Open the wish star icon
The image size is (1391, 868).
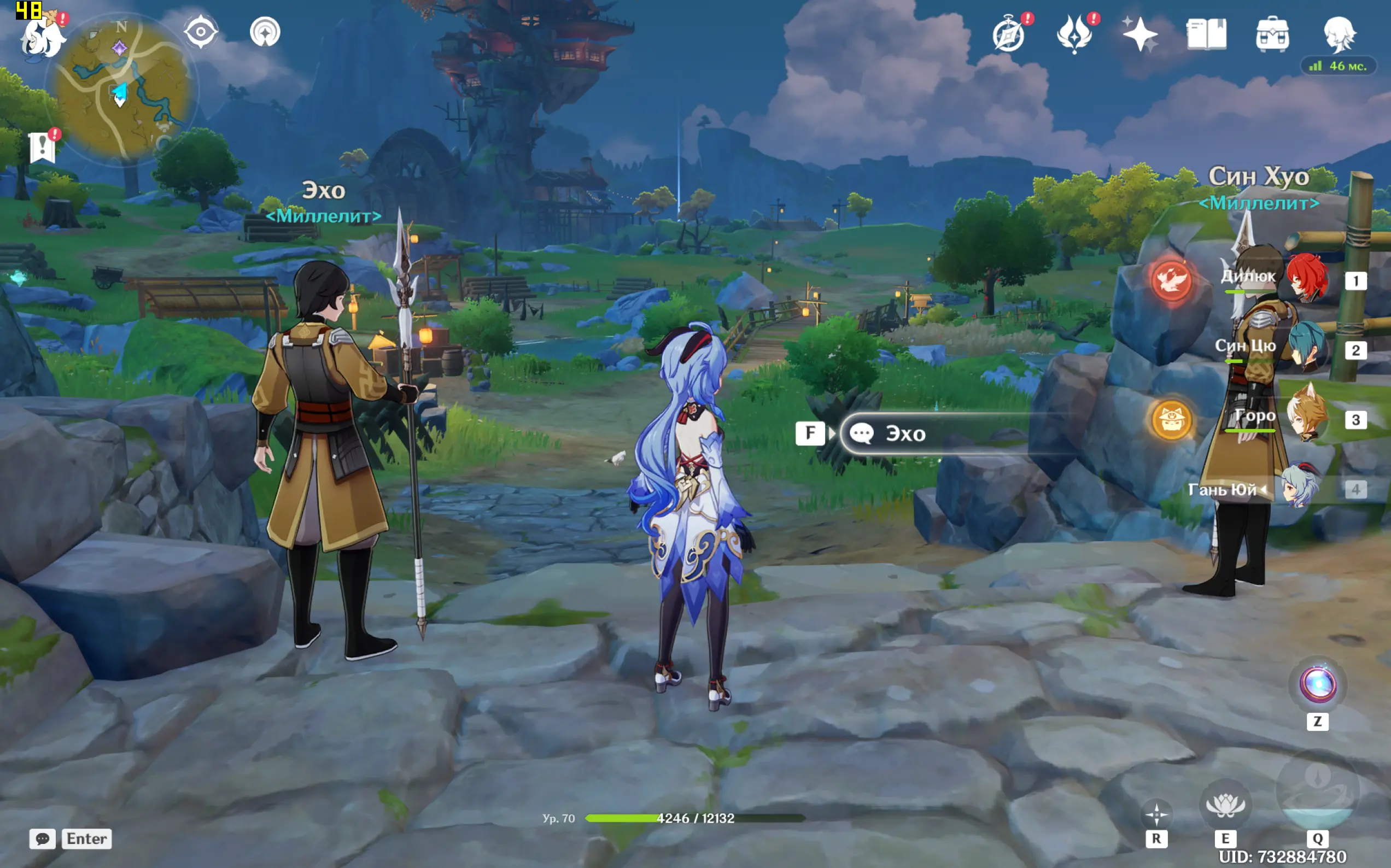[x=1140, y=34]
